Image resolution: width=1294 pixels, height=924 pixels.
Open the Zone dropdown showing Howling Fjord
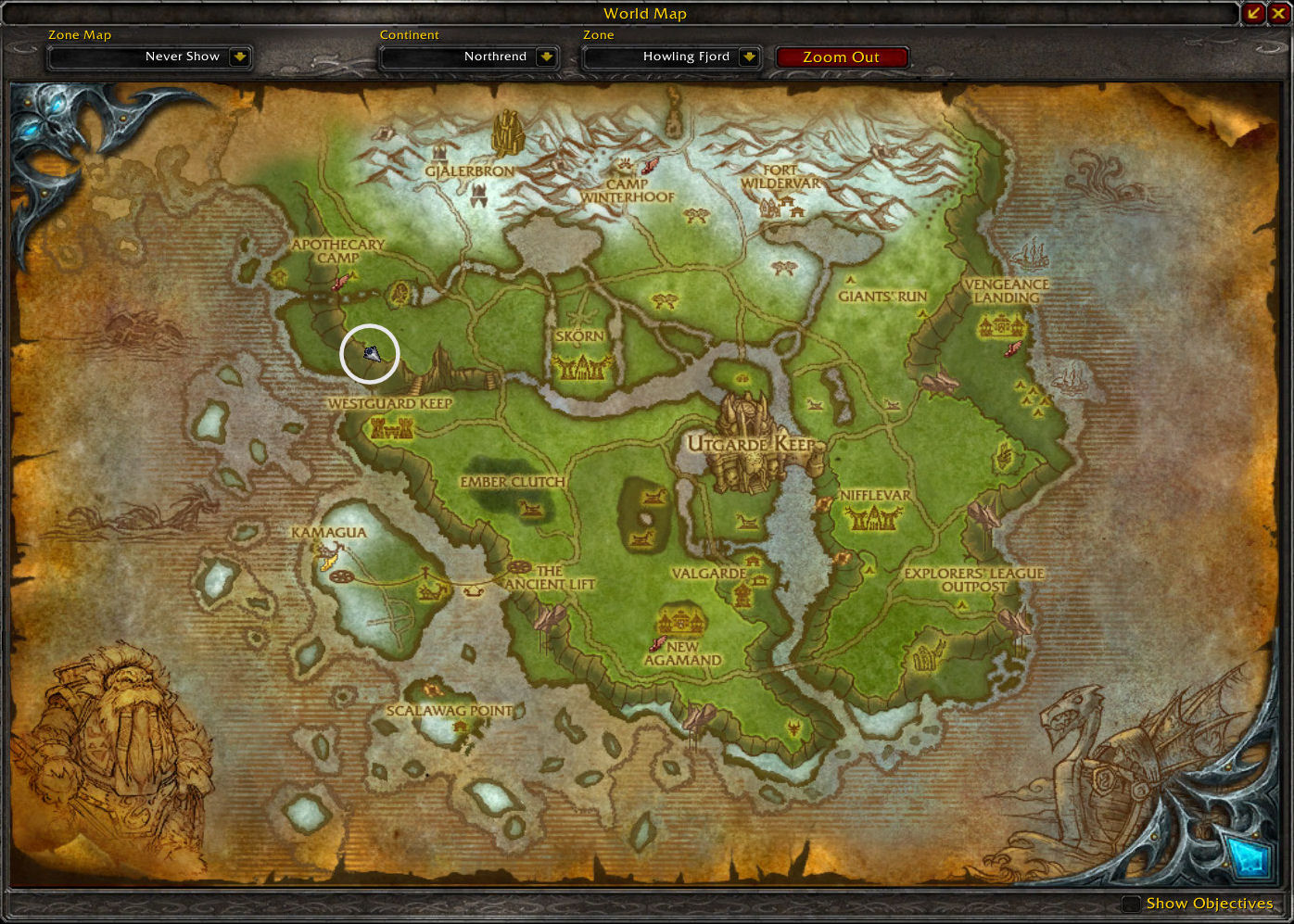(x=671, y=57)
